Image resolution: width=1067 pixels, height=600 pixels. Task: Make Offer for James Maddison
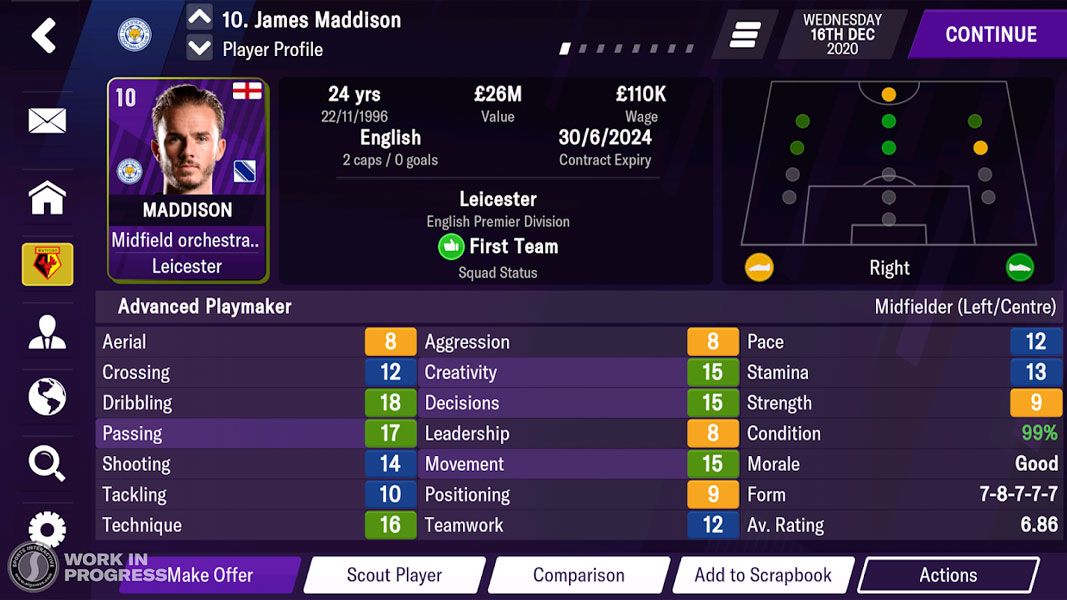210,575
